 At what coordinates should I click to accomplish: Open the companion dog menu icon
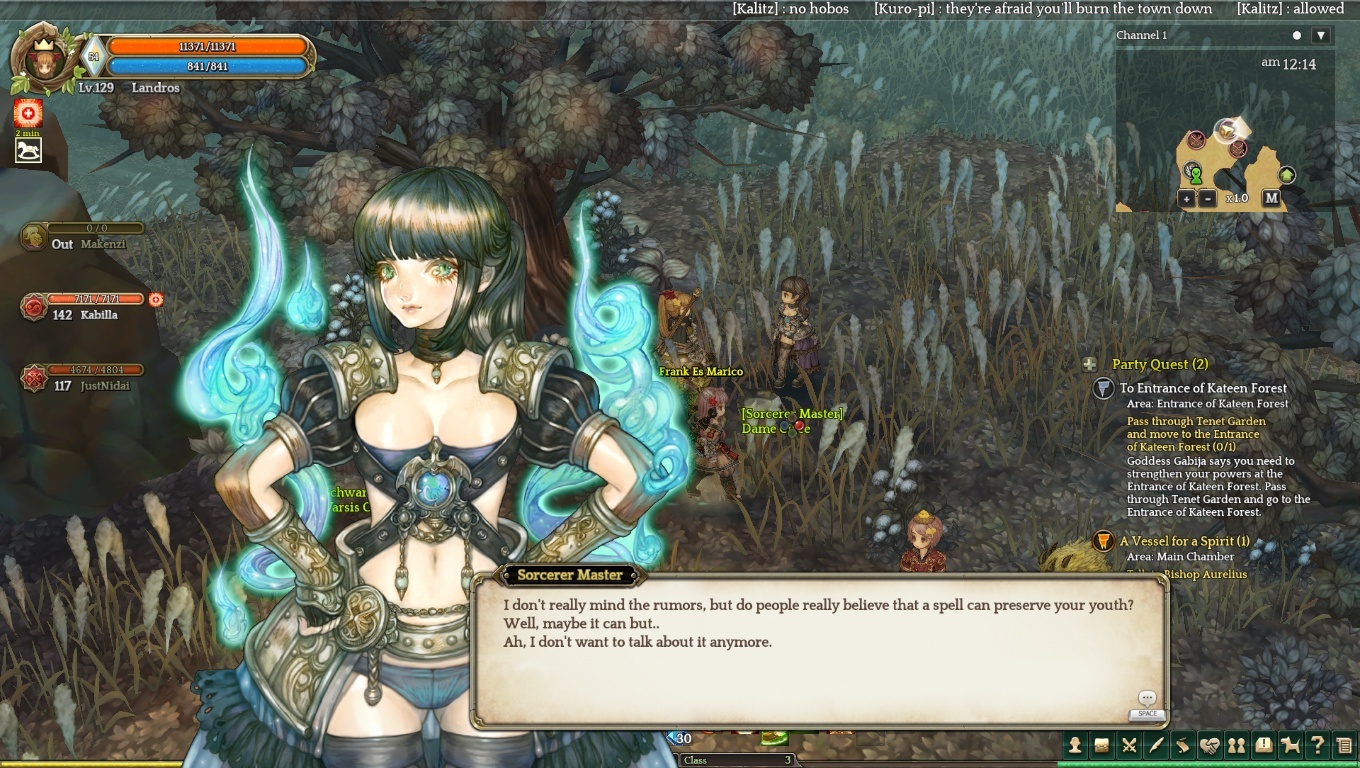[x=1291, y=745]
